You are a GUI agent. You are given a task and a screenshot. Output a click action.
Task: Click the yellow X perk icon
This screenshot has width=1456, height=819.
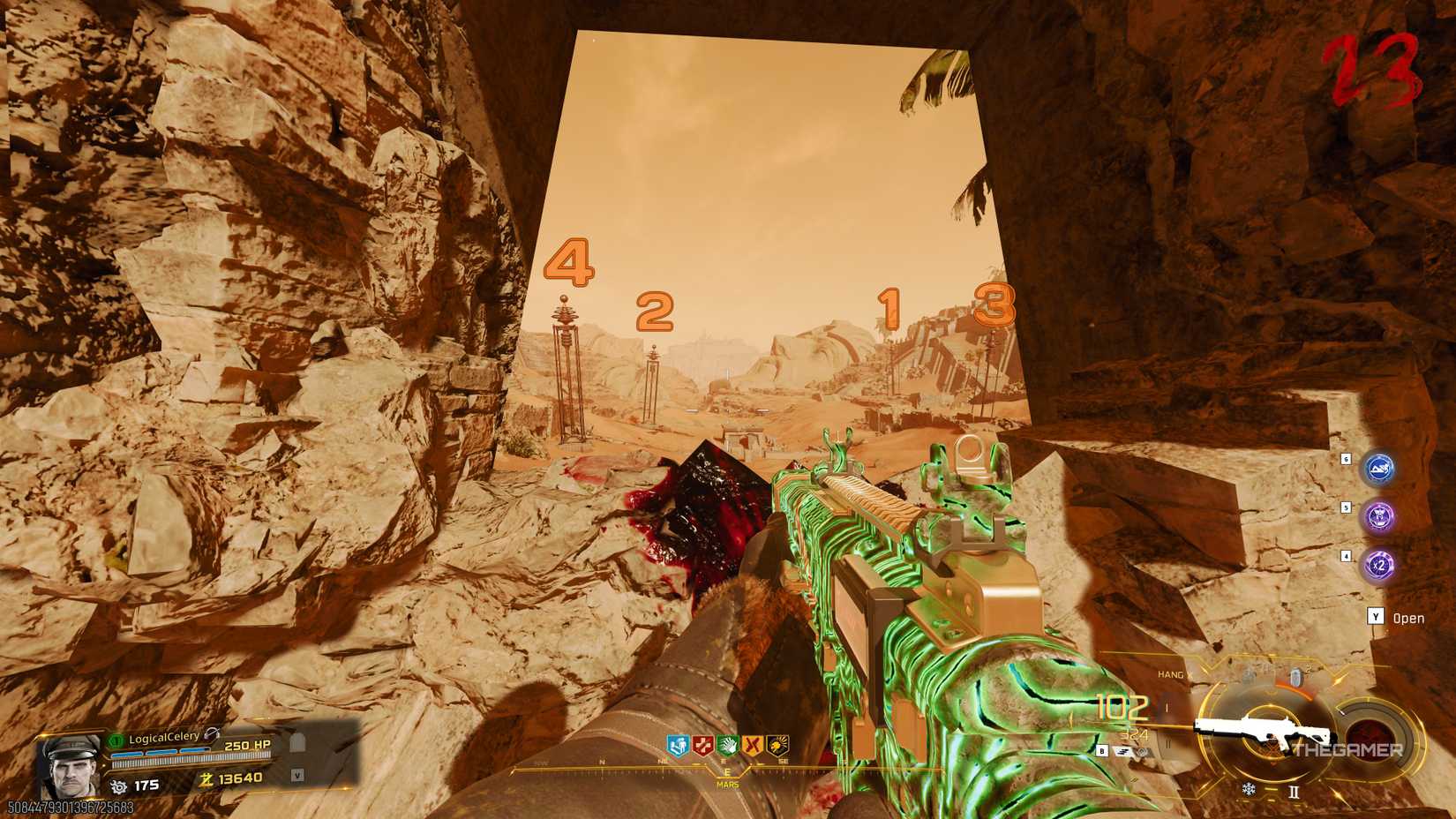point(751,744)
